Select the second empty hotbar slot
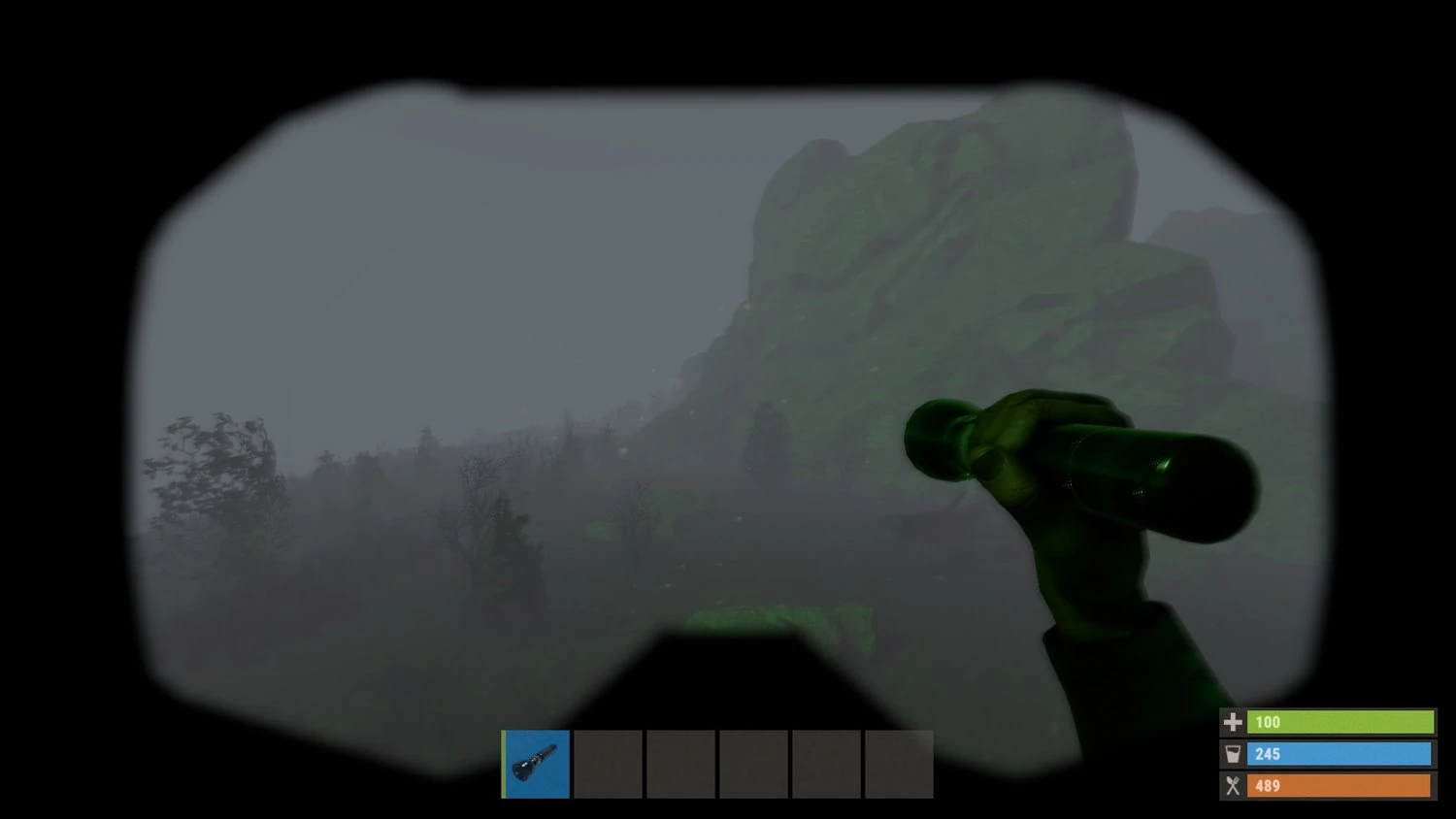The width and height of the screenshot is (1456, 819). 608,765
